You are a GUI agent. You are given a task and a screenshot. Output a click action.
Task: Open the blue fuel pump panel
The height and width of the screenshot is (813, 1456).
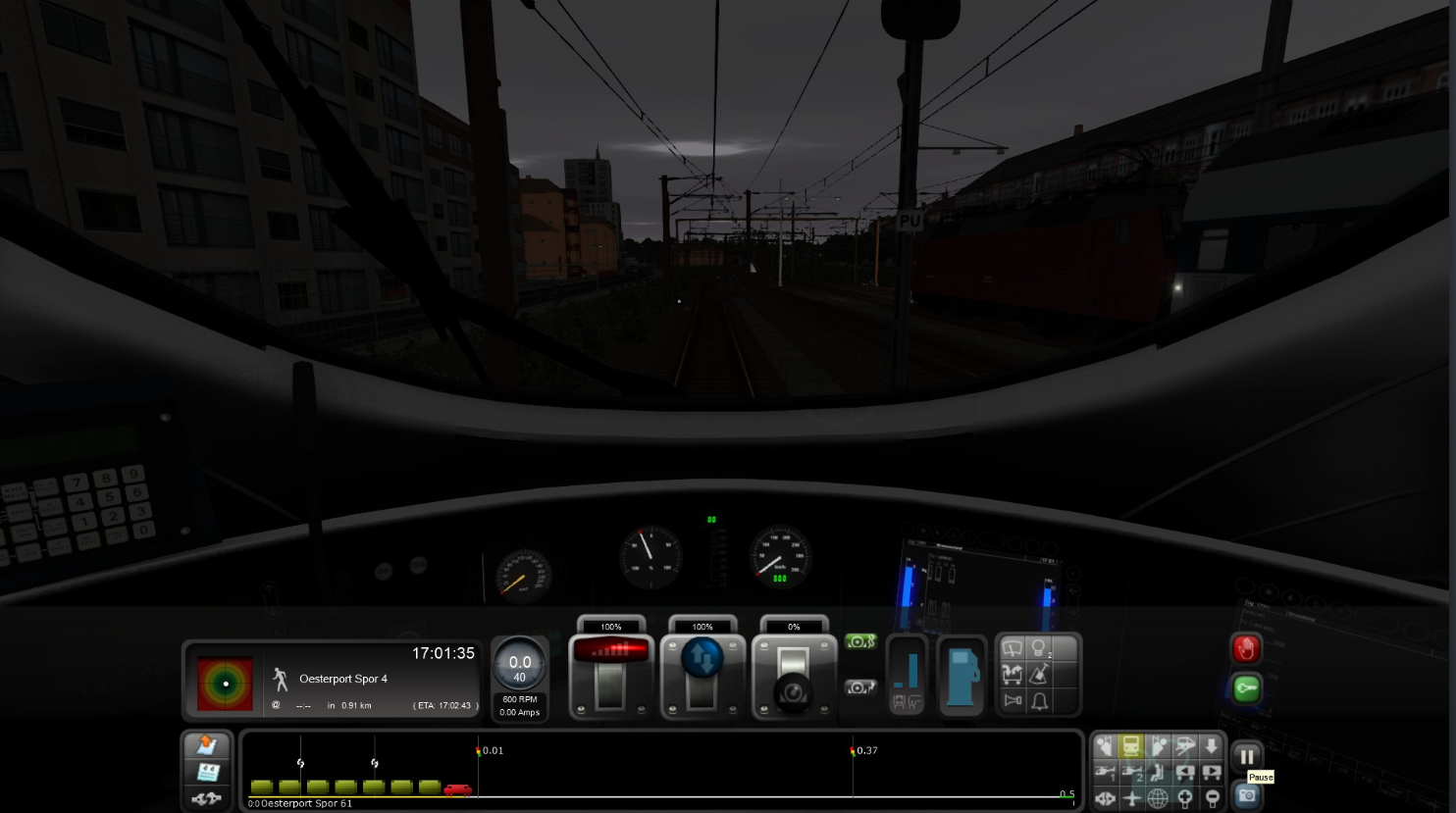coord(962,677)
